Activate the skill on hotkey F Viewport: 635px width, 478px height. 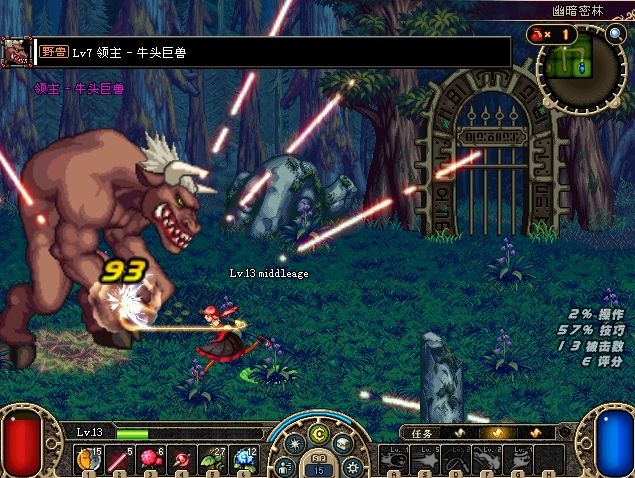coord(489,459)
